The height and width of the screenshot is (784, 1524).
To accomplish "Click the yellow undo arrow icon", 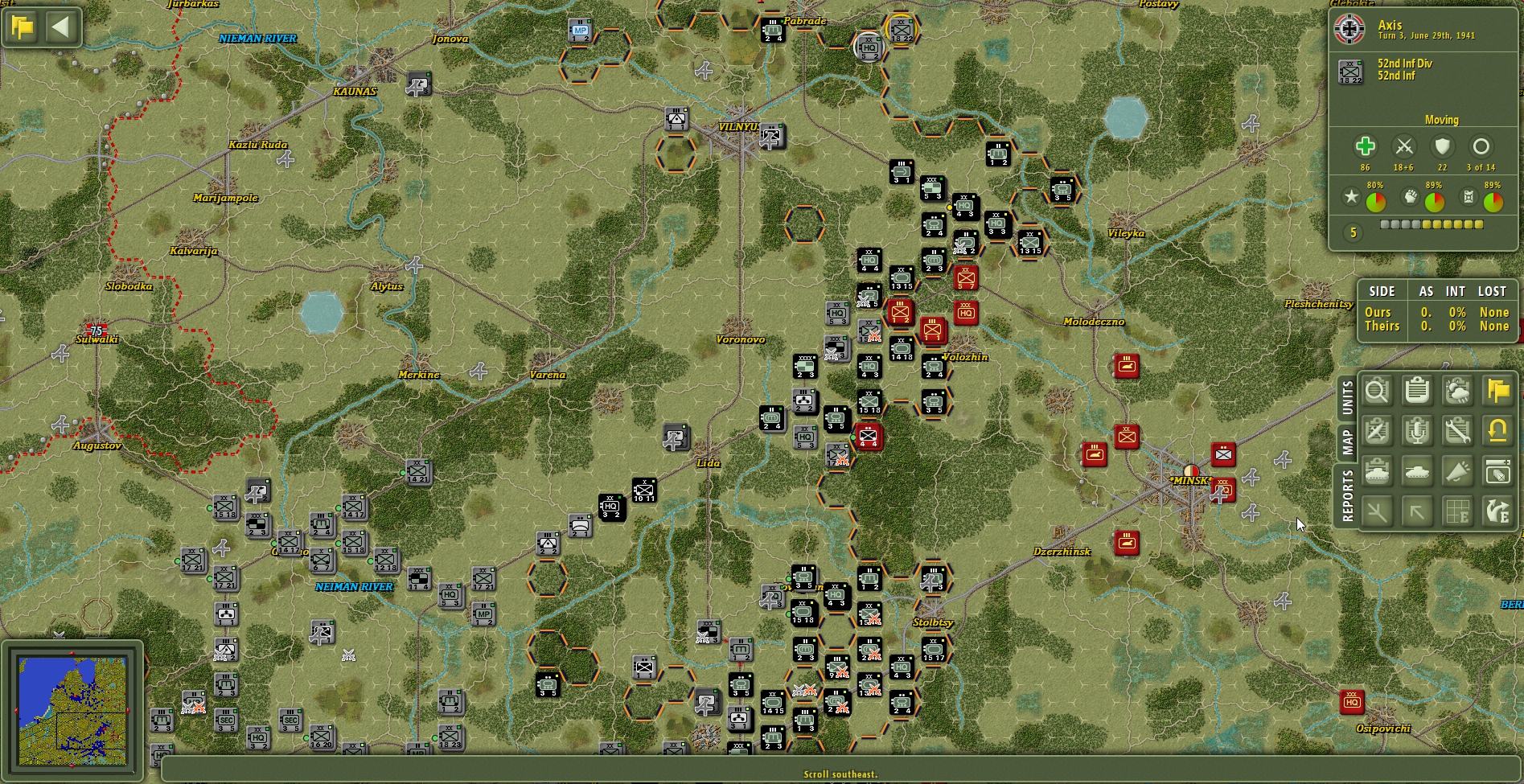I will click(x=1498, y=431).
